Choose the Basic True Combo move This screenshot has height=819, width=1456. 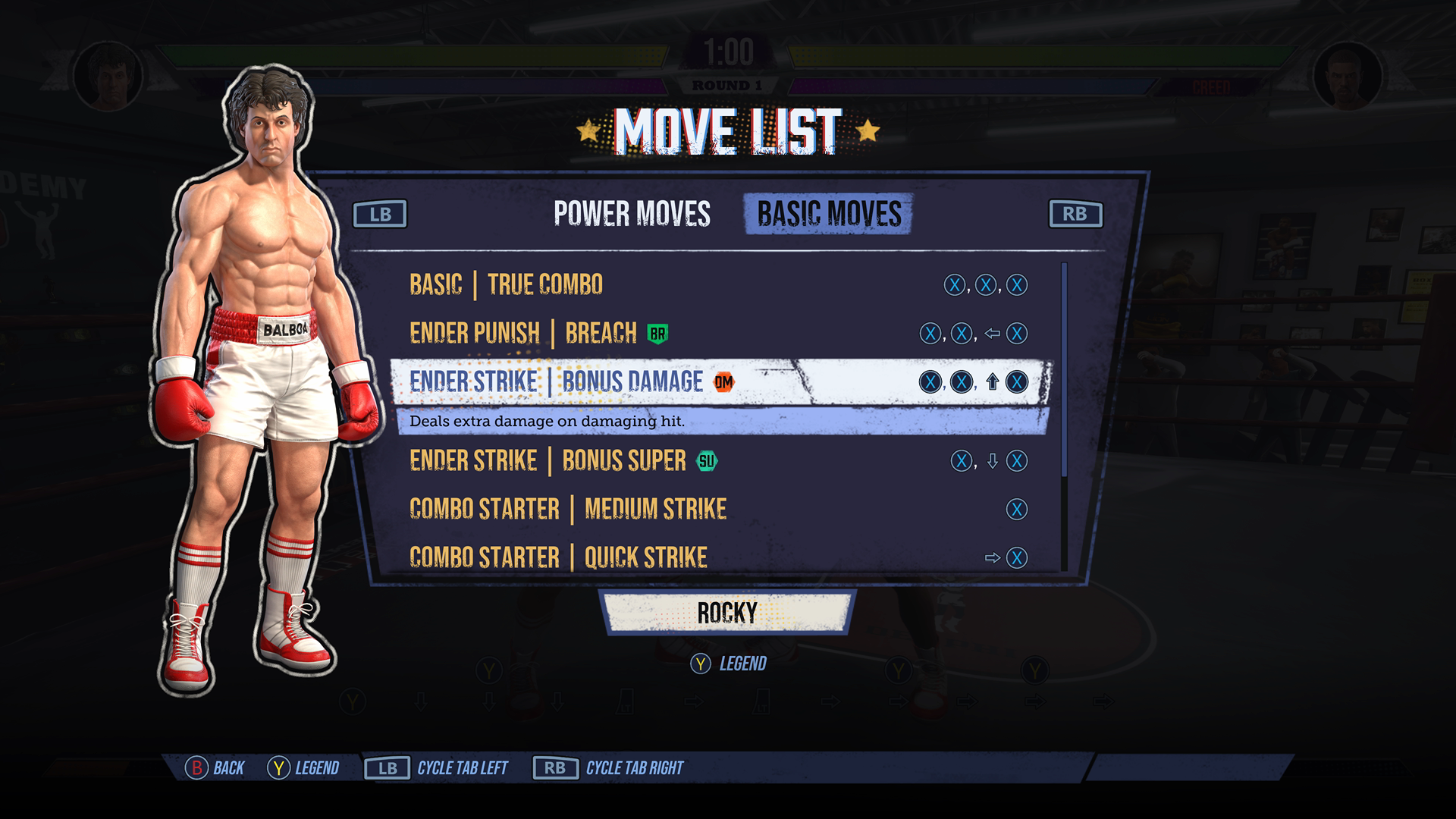pos(506,285)
